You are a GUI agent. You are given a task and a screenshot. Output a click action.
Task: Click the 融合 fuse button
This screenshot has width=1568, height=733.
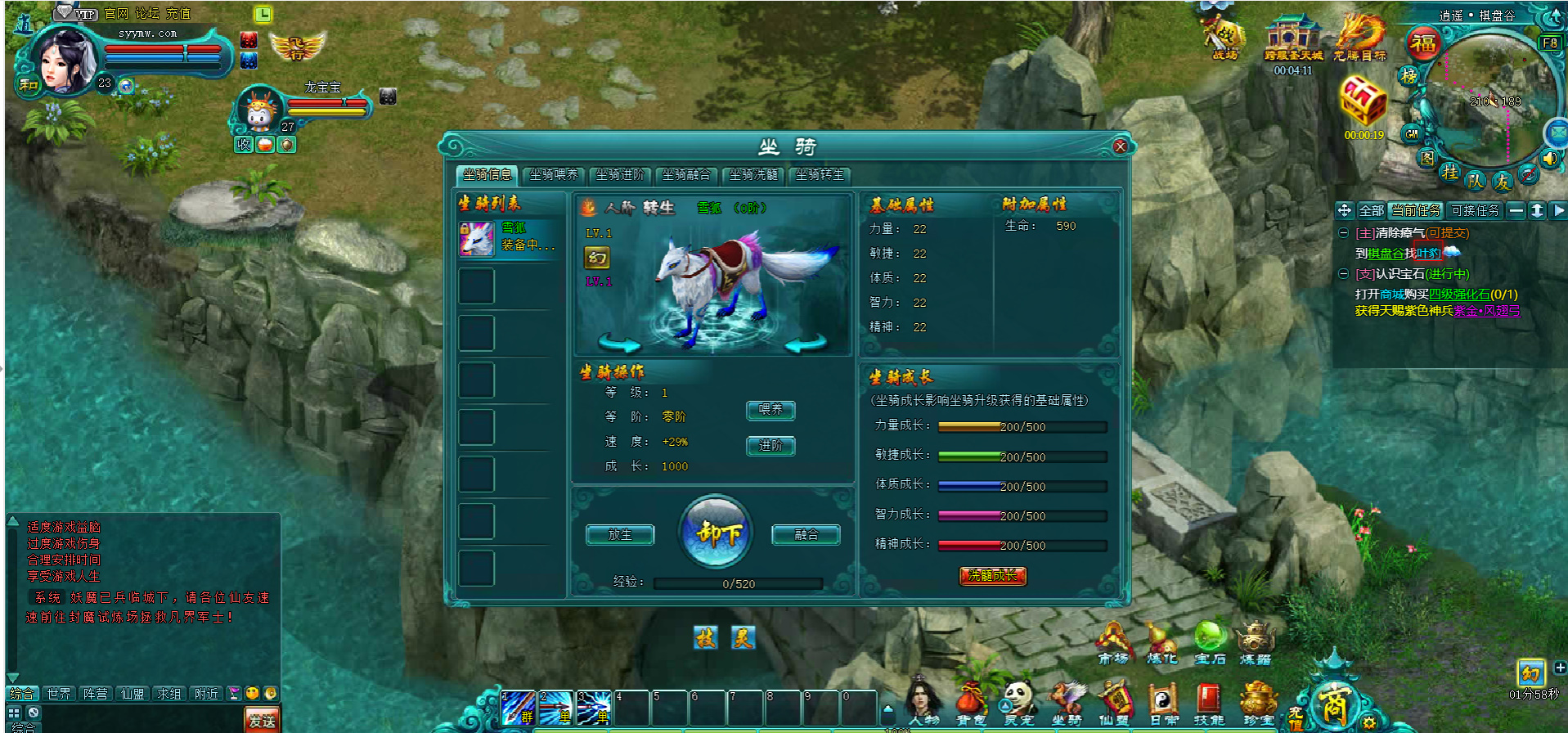click(x=806, y=535)
